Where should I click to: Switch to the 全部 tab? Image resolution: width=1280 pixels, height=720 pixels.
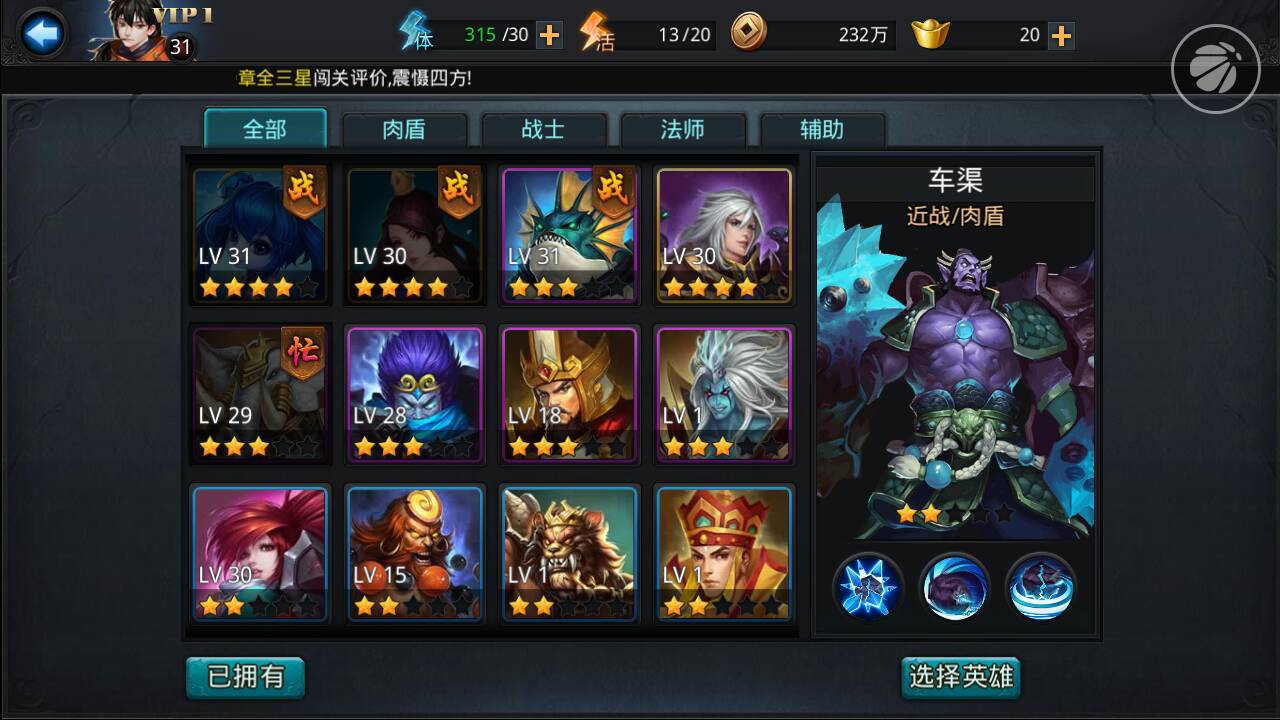pyautogui.click(x=266, y=129)
